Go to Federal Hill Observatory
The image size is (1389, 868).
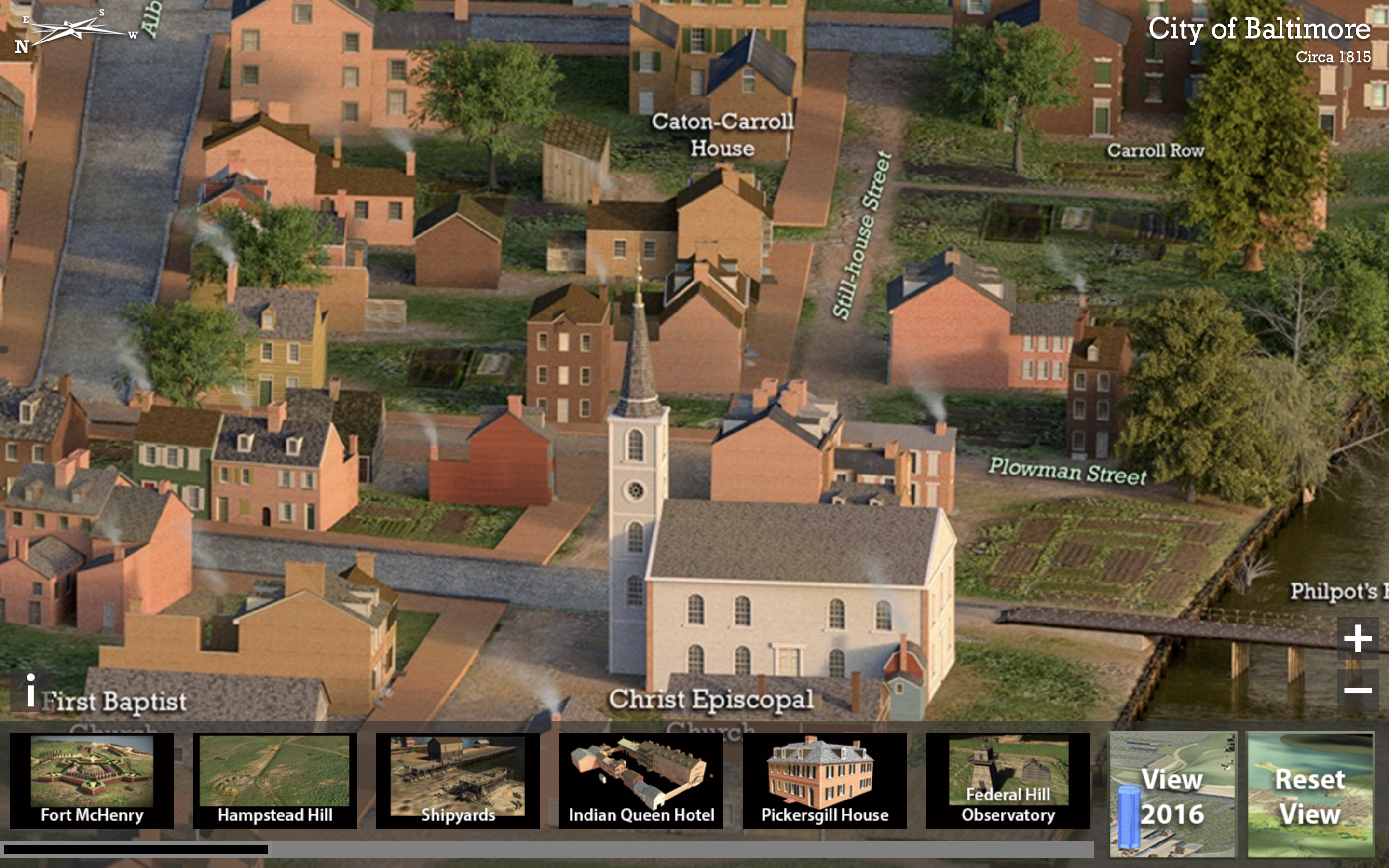pos(1008,780)
